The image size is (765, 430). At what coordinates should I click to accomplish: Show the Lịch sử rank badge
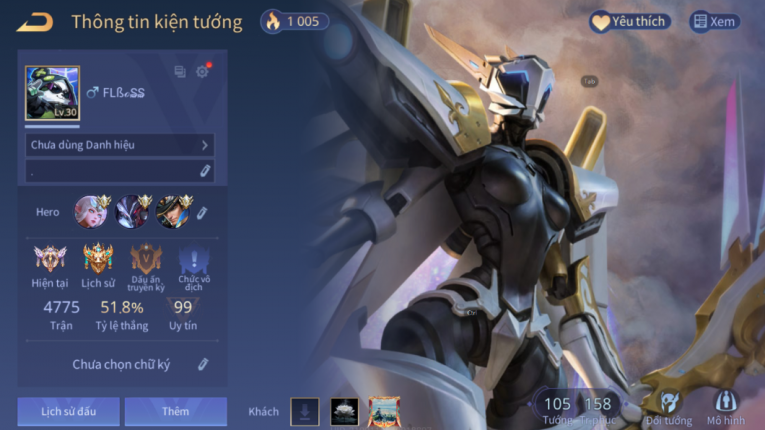pyautogui.click(x=98, y=260)
